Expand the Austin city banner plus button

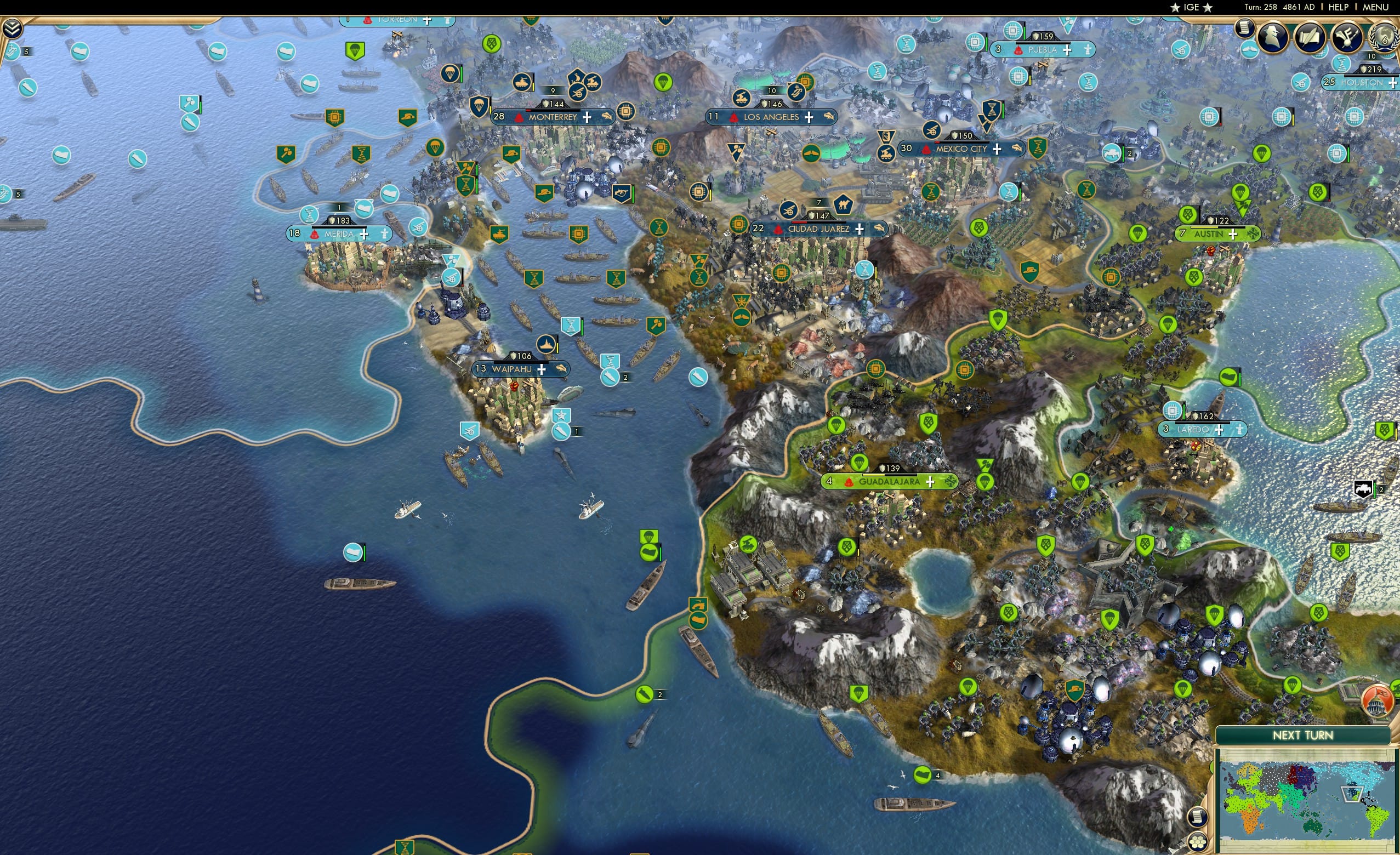click(x=1233, y=233)
